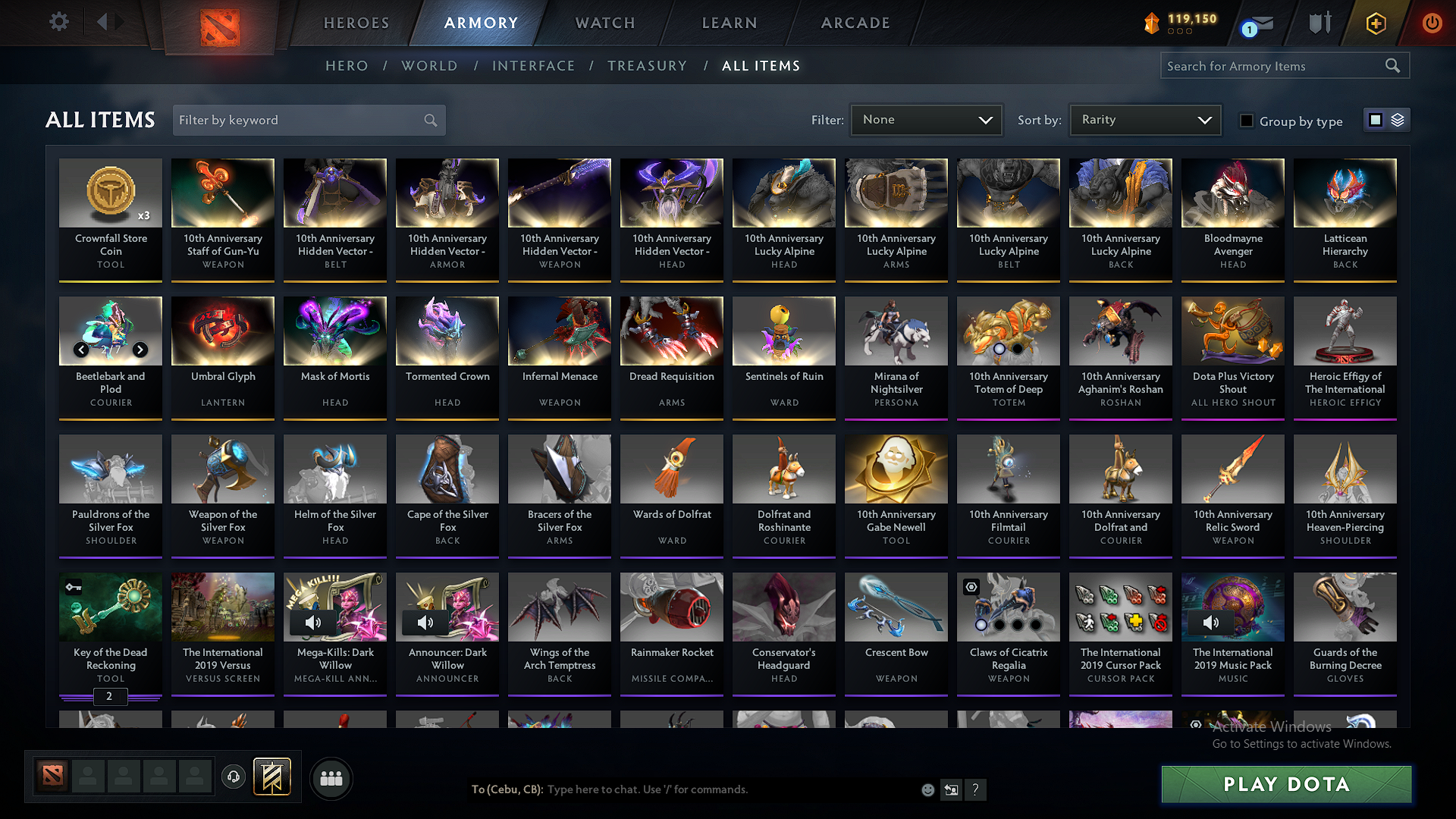Open the TREASURY section
This screenshot has width=1456, height=819.
[647, 66]
